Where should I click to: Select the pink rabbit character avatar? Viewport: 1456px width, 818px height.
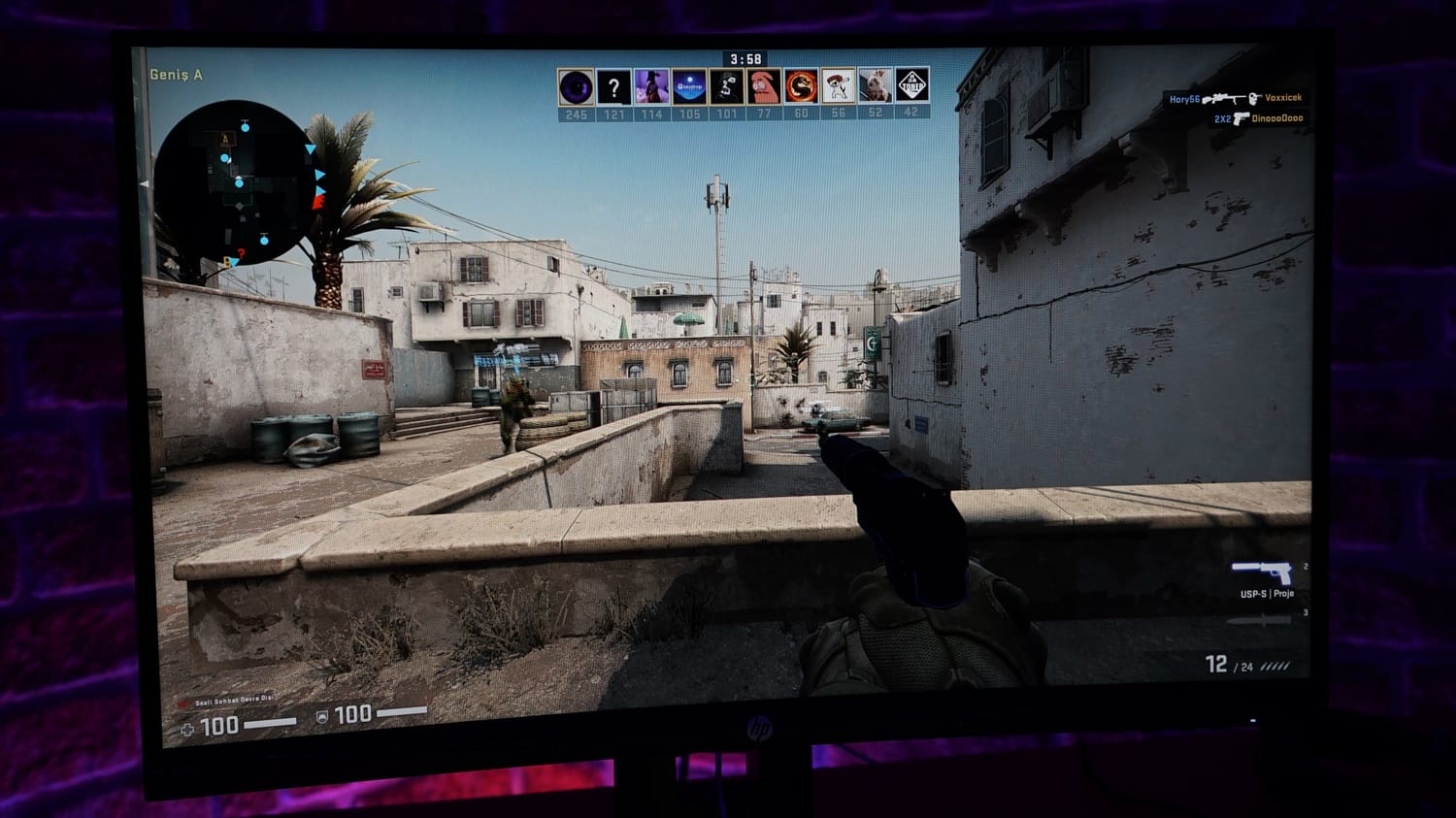click(764, 87)
